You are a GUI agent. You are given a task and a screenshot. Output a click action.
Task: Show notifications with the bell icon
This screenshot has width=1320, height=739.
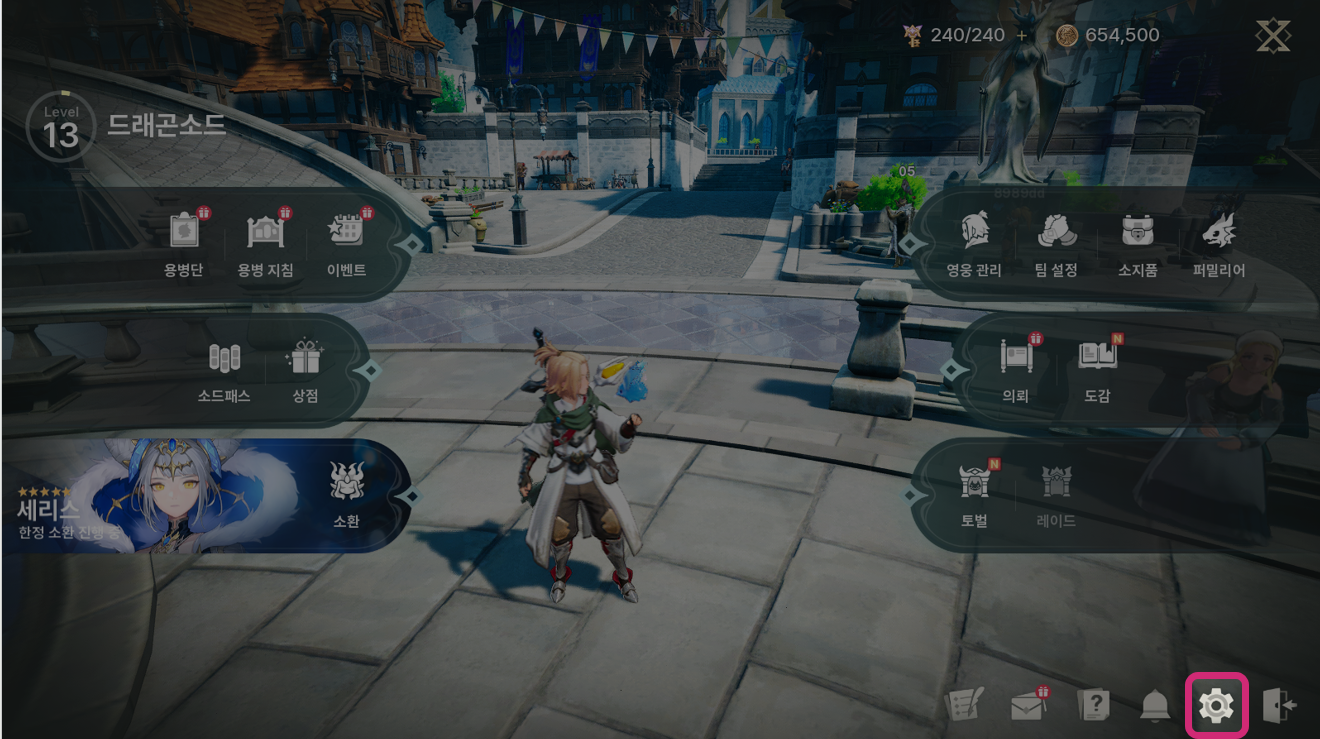(1155, 706)
